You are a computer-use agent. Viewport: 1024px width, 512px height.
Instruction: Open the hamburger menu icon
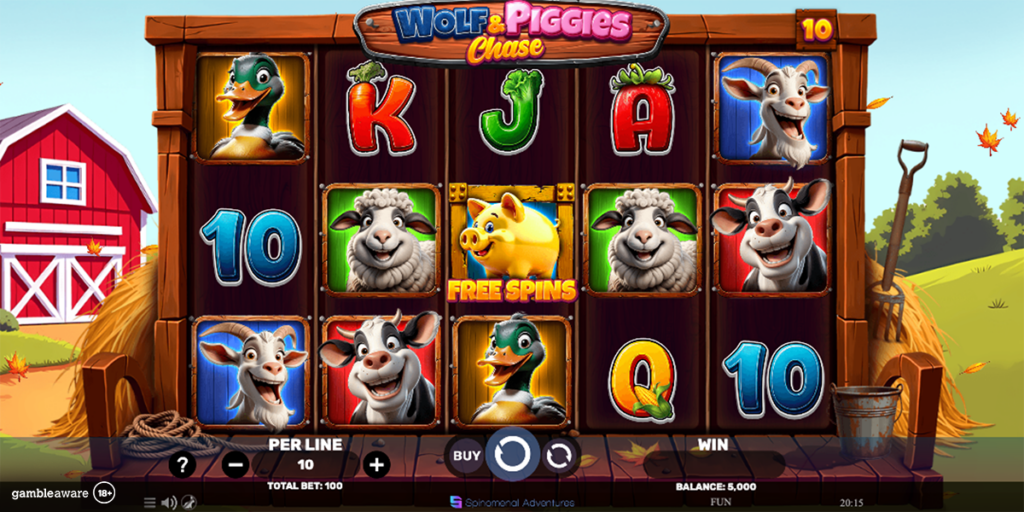pos(150,502)
